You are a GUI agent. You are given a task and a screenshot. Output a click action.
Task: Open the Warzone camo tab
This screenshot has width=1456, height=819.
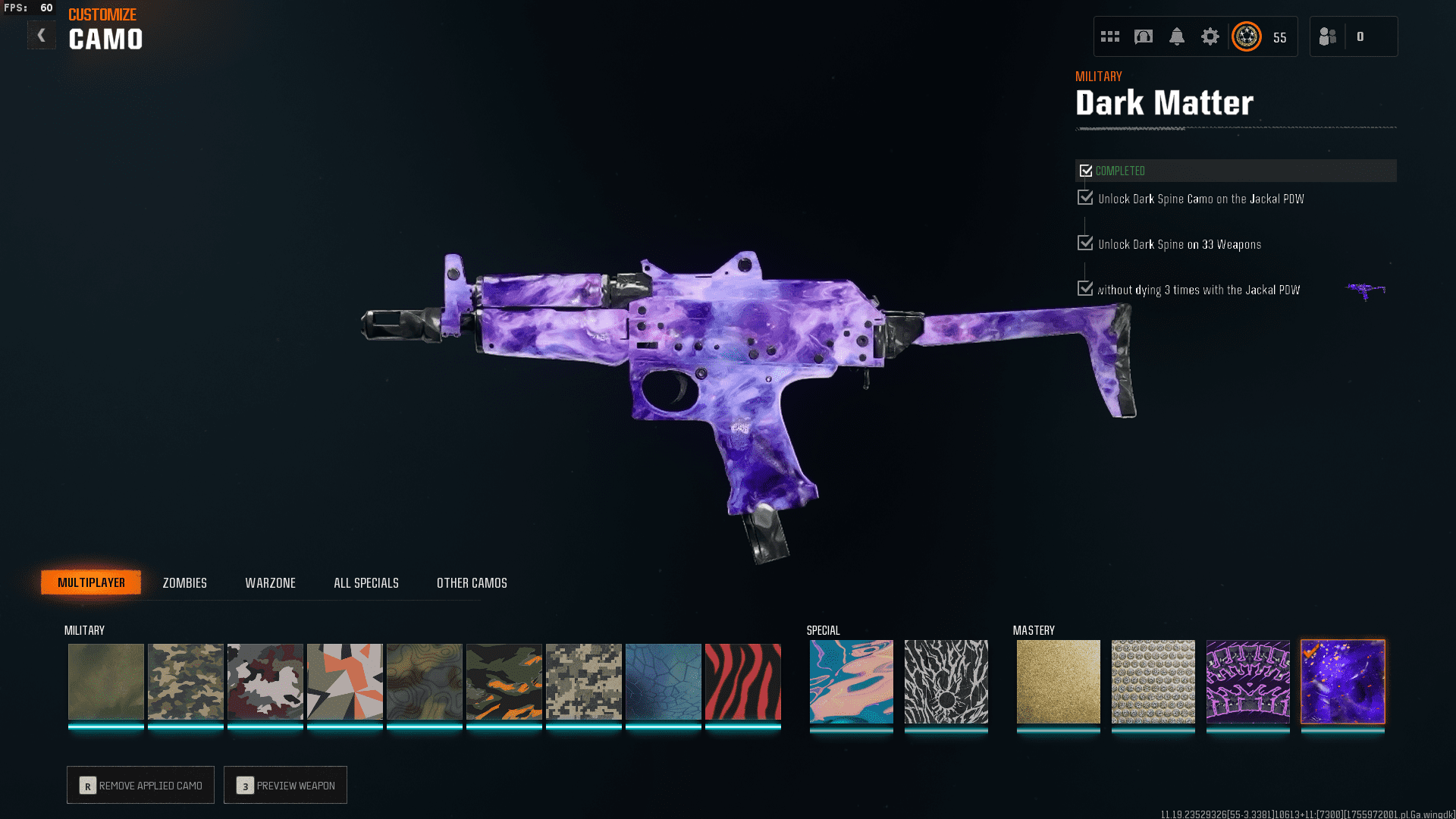point(270,582)
